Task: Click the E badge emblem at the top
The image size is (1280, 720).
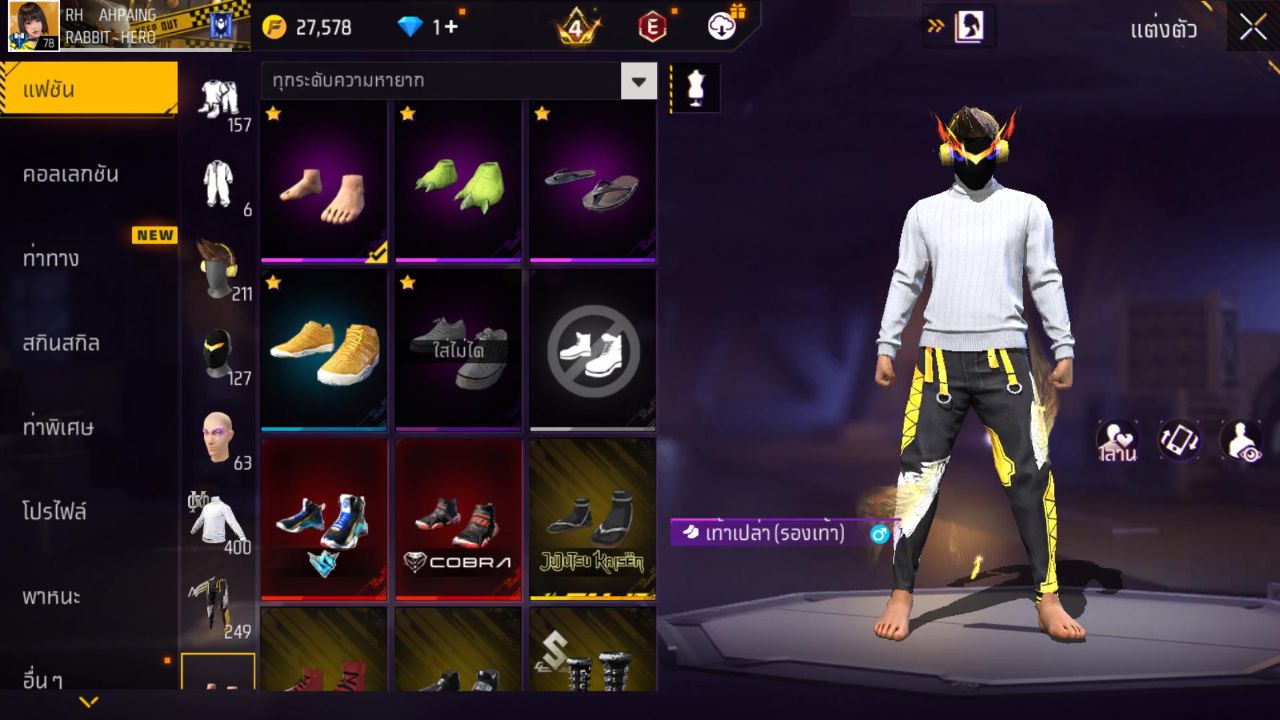Action: (x=651, y=27)
